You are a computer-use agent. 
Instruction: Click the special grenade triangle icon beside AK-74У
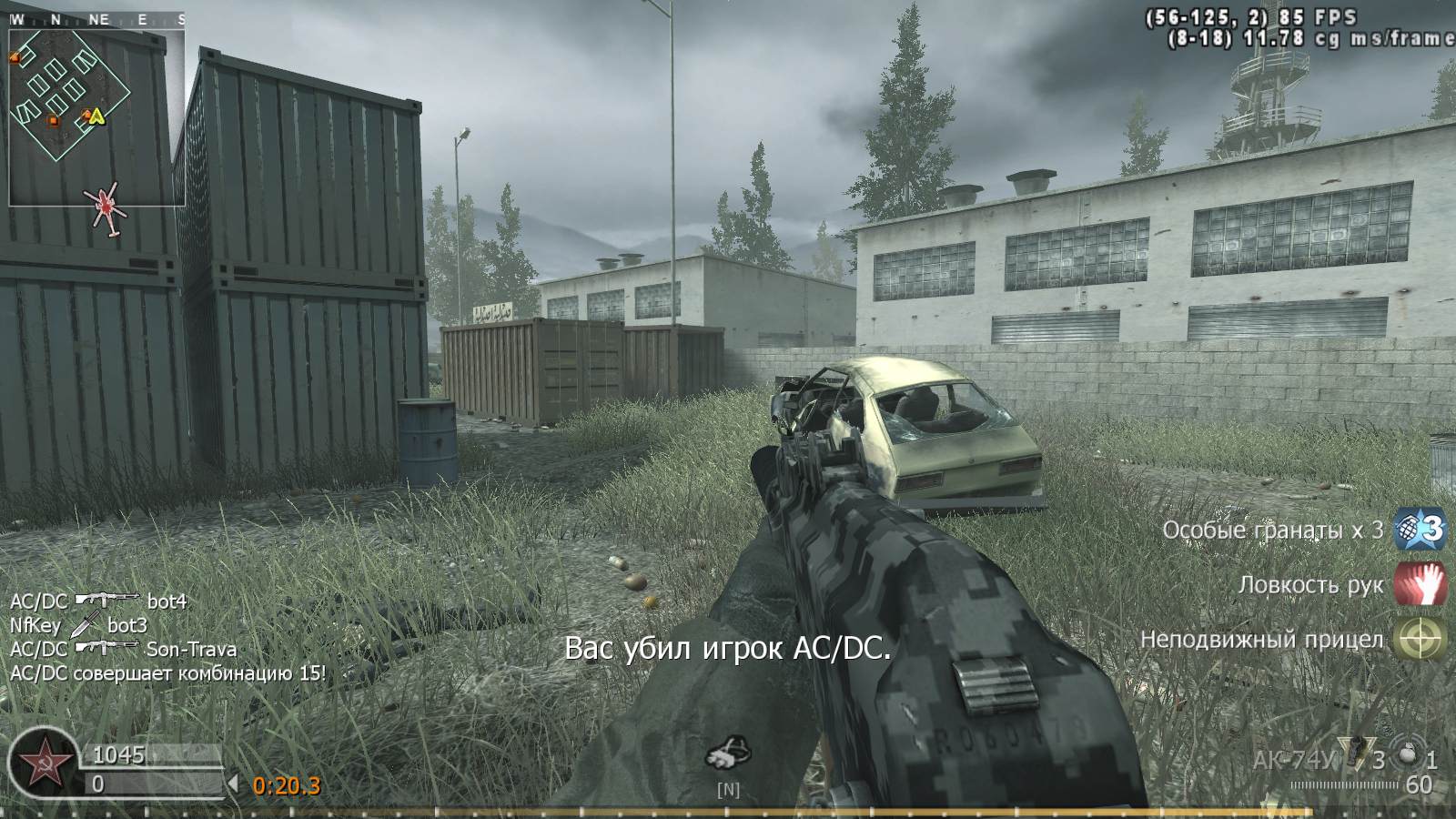click(x=1355, y=753)
